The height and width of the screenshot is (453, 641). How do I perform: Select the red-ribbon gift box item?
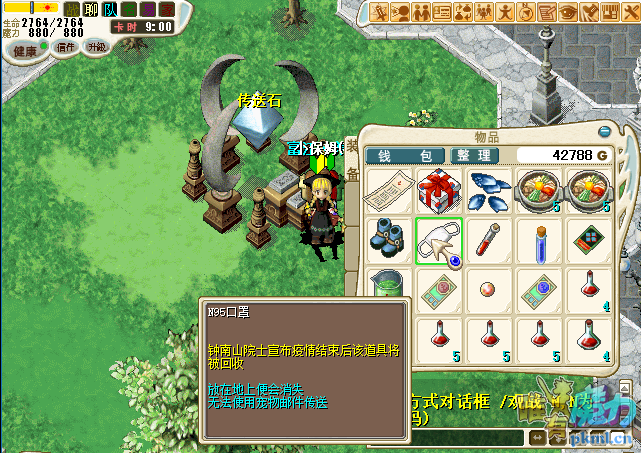tap(438, 190)
